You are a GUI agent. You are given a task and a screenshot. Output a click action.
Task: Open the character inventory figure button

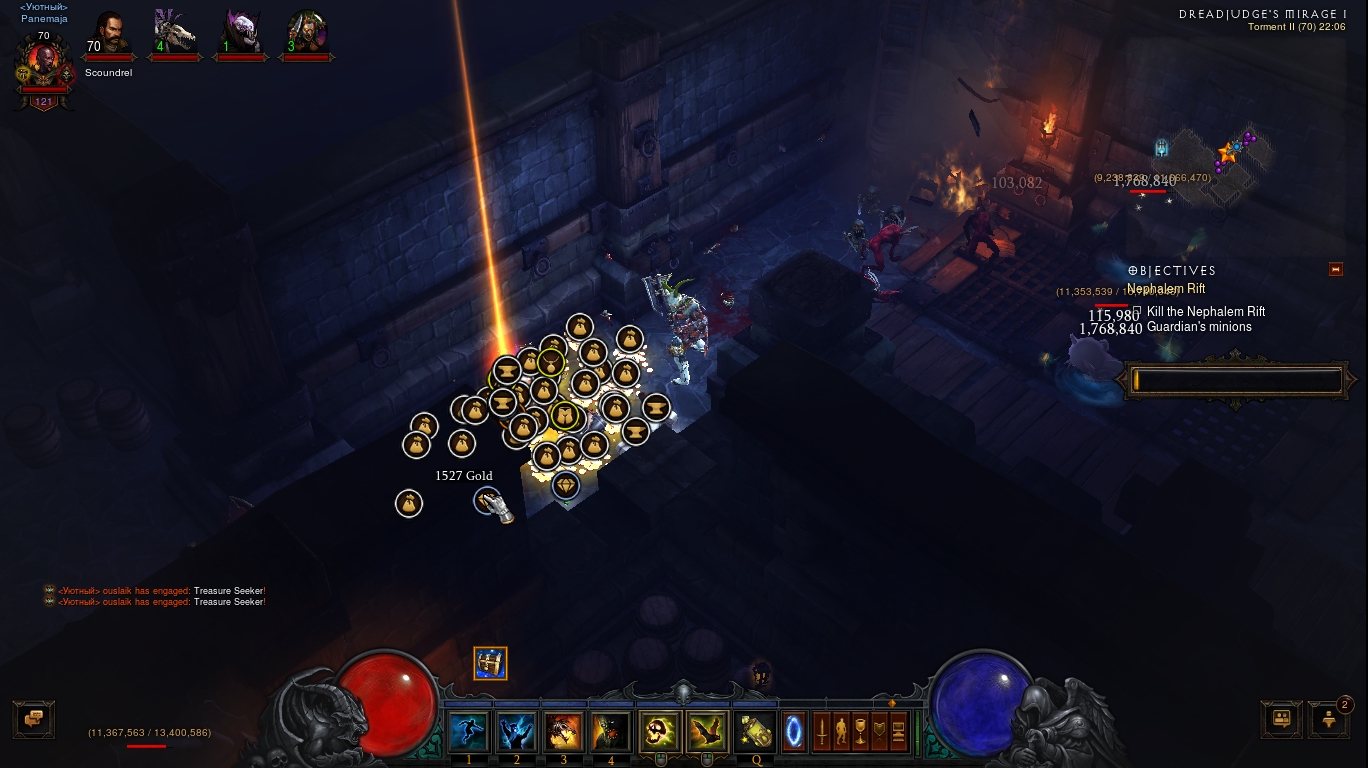click(x=841, y=731)
